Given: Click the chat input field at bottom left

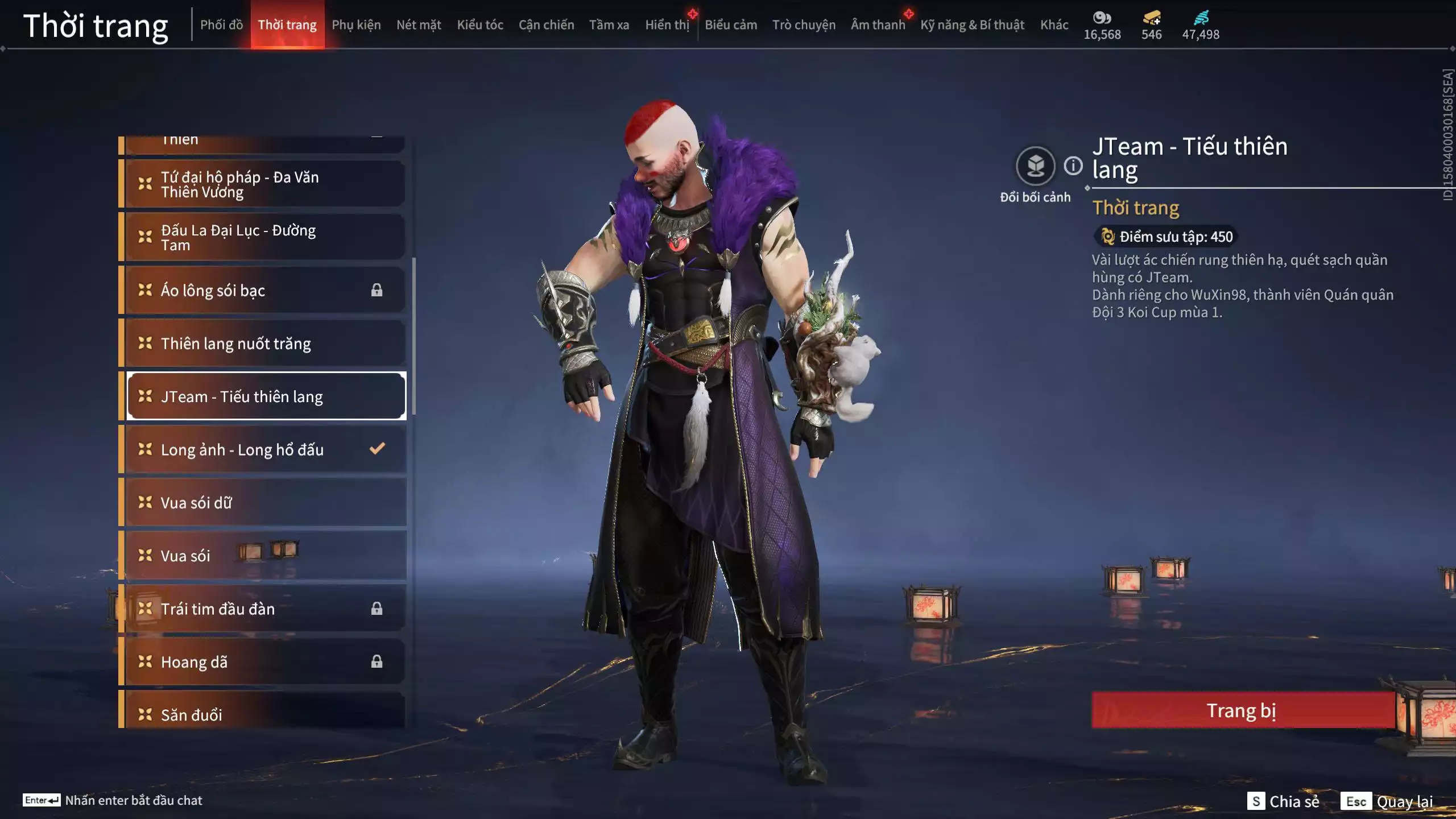Looking at the screenshot, I should click(x=134, y=800).
